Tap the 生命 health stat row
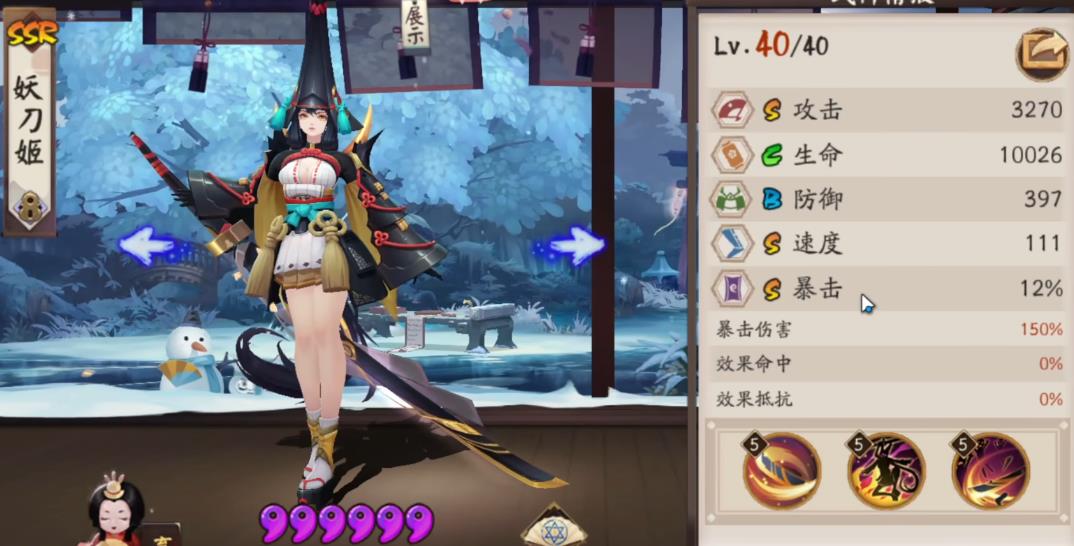 pos(886,155)
